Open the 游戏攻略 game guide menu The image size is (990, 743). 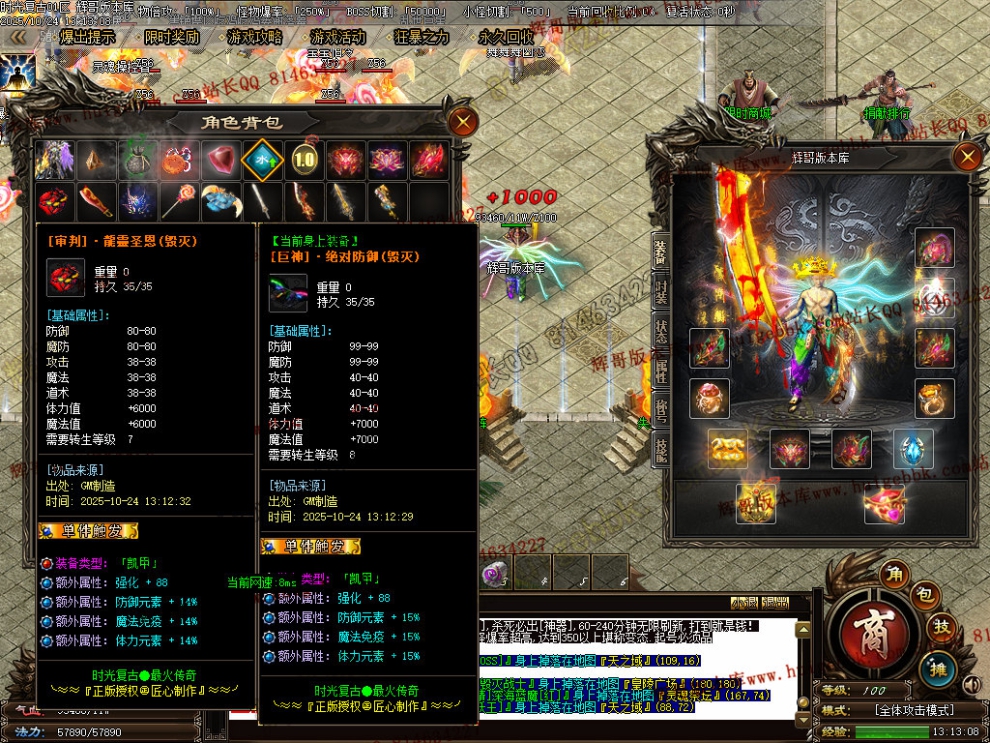[x=254, y=37]
